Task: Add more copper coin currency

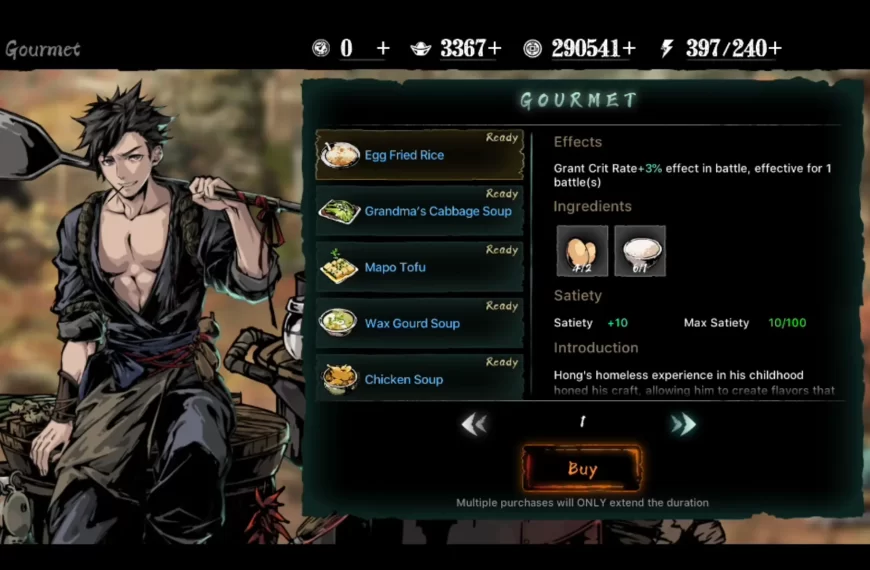Action: tap(628, 48)
